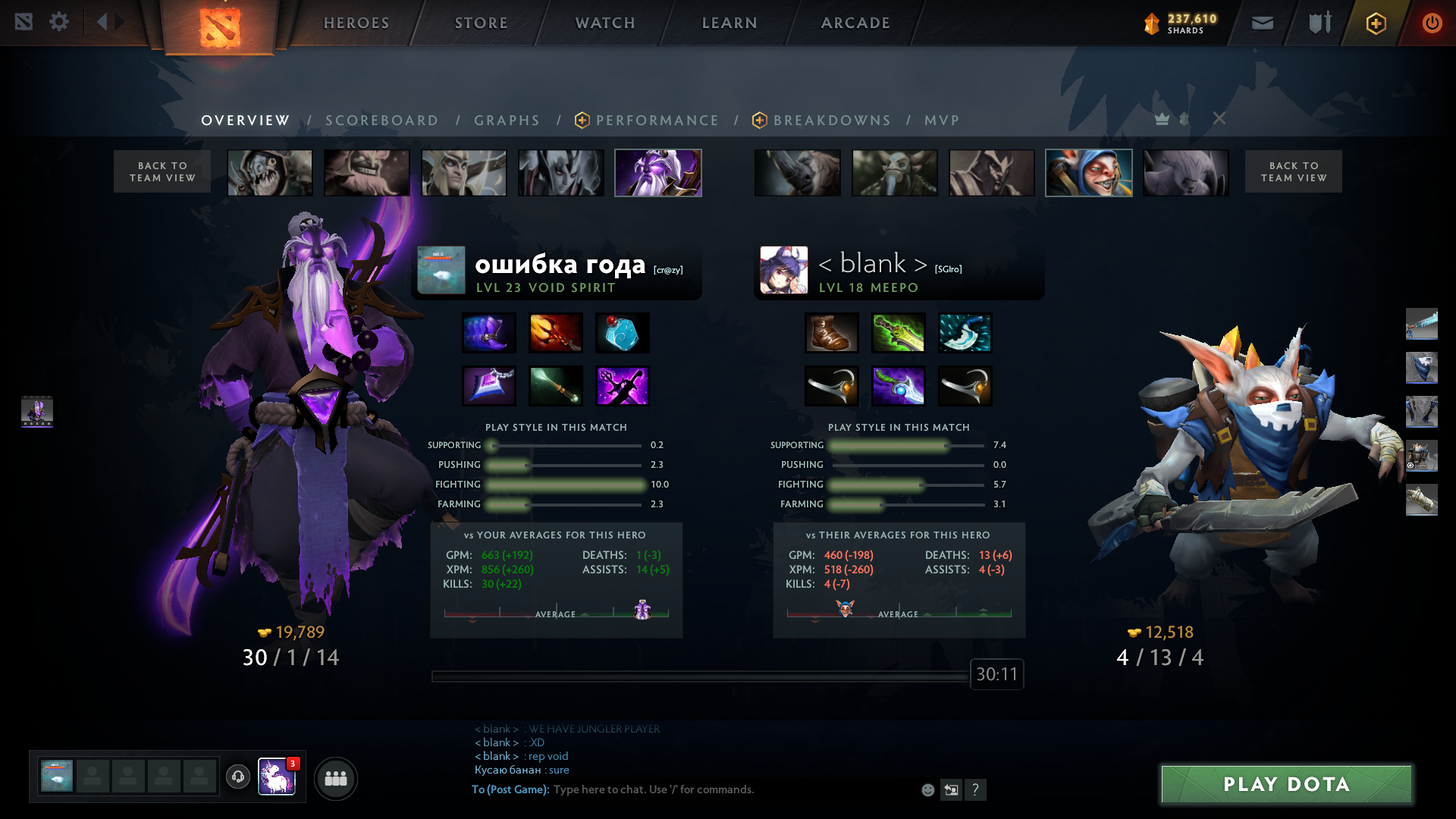This screenshot has width=1456, height=819.
Task: Open the mail envelope icon
Action: coord(1263,23)
